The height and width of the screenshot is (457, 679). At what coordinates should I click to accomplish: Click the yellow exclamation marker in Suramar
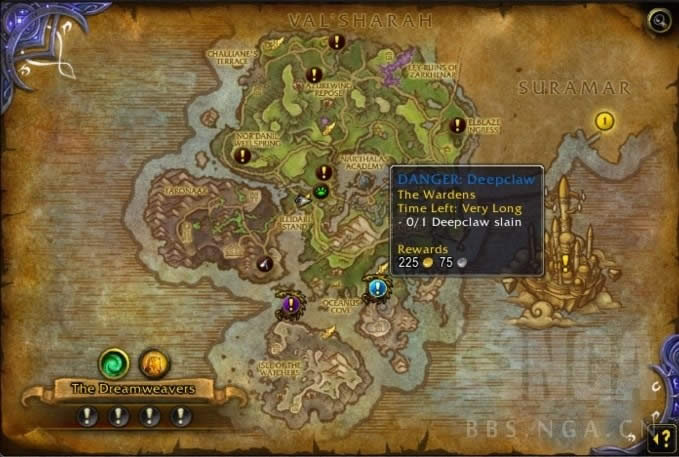604,121
